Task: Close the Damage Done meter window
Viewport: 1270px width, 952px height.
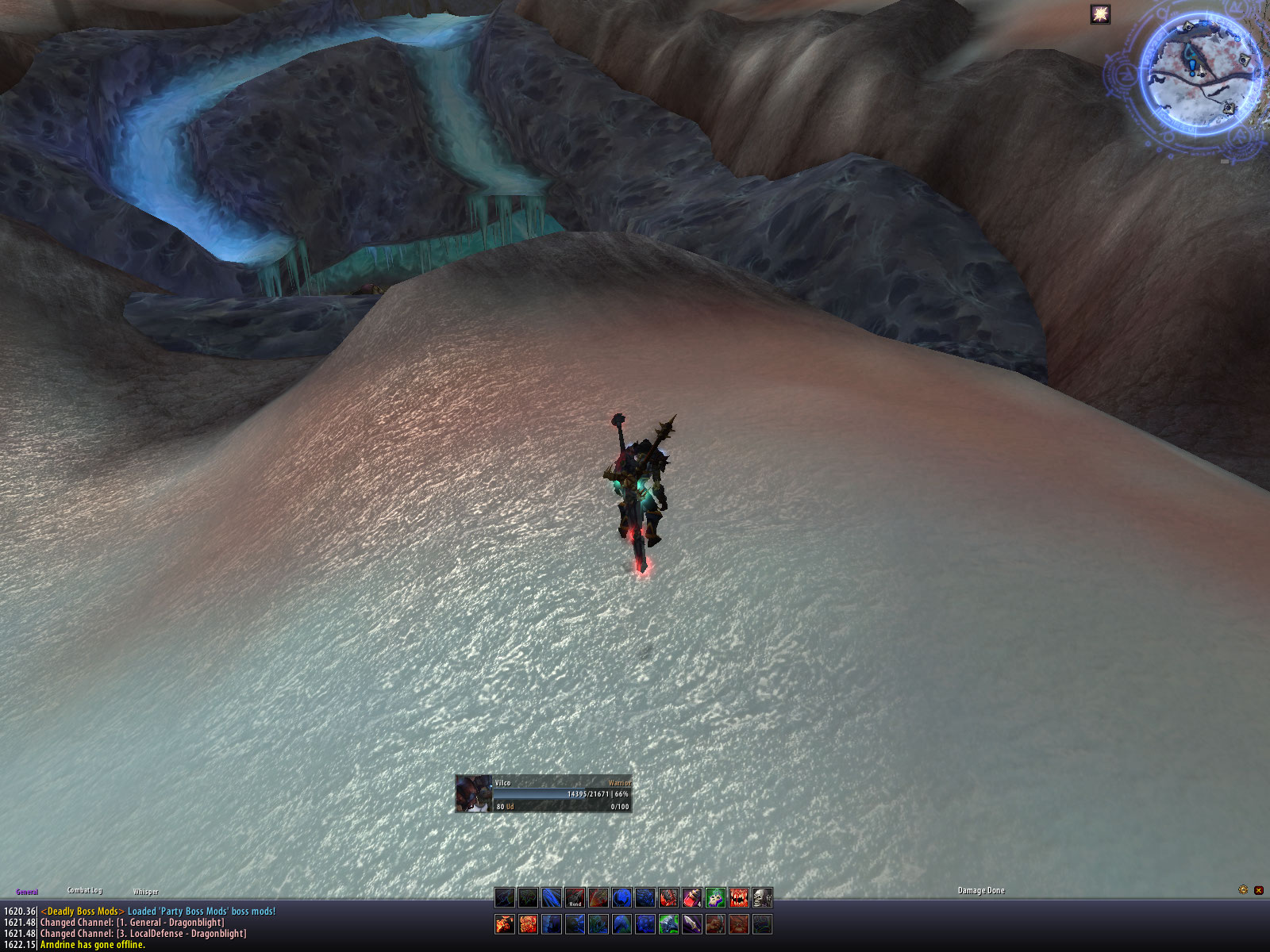Action: pos(1258,890)
